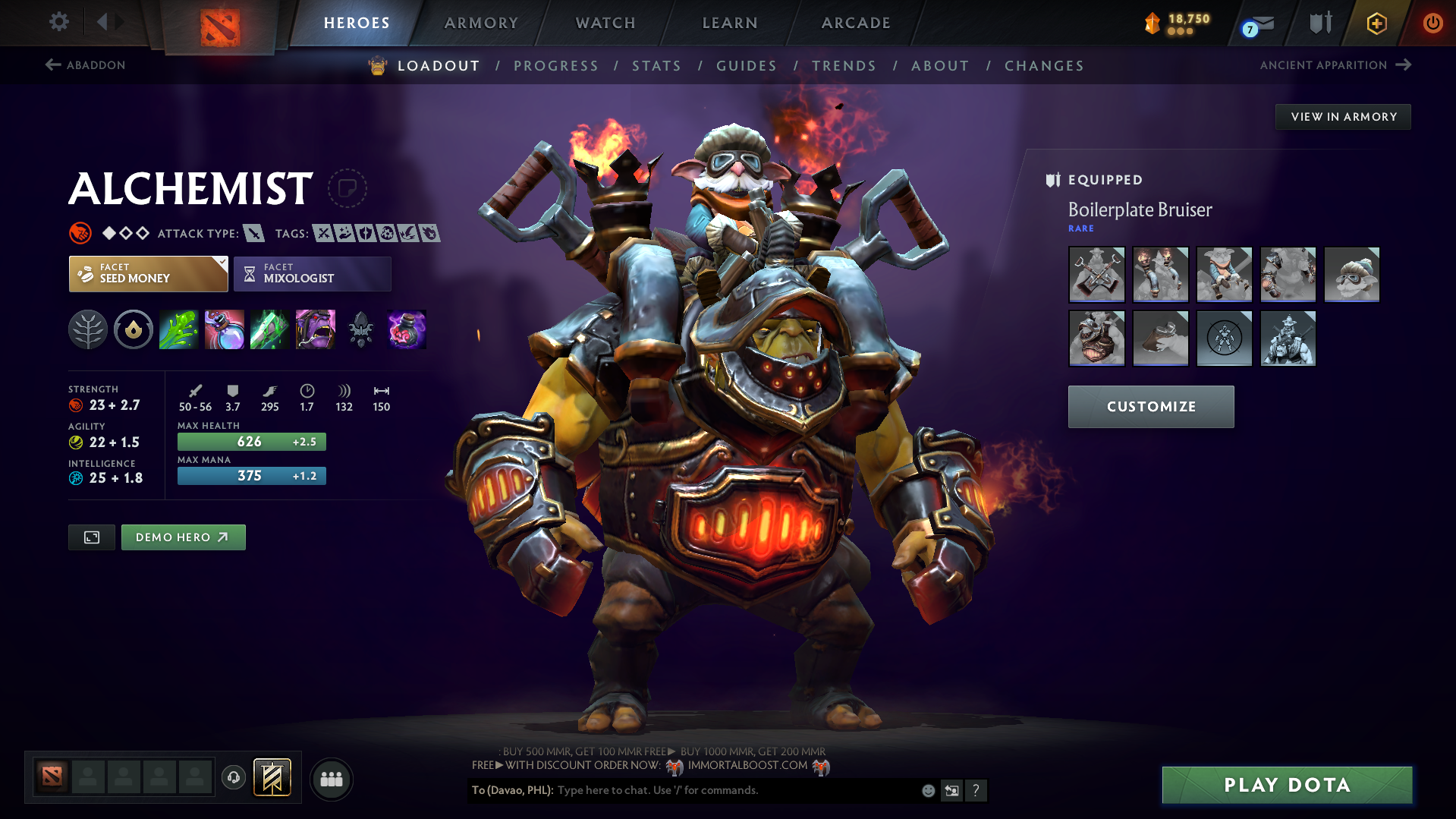Viewport: 1456px width, 819px height.
Task: Open the ARCADE menu
Action: click(855, 23)
